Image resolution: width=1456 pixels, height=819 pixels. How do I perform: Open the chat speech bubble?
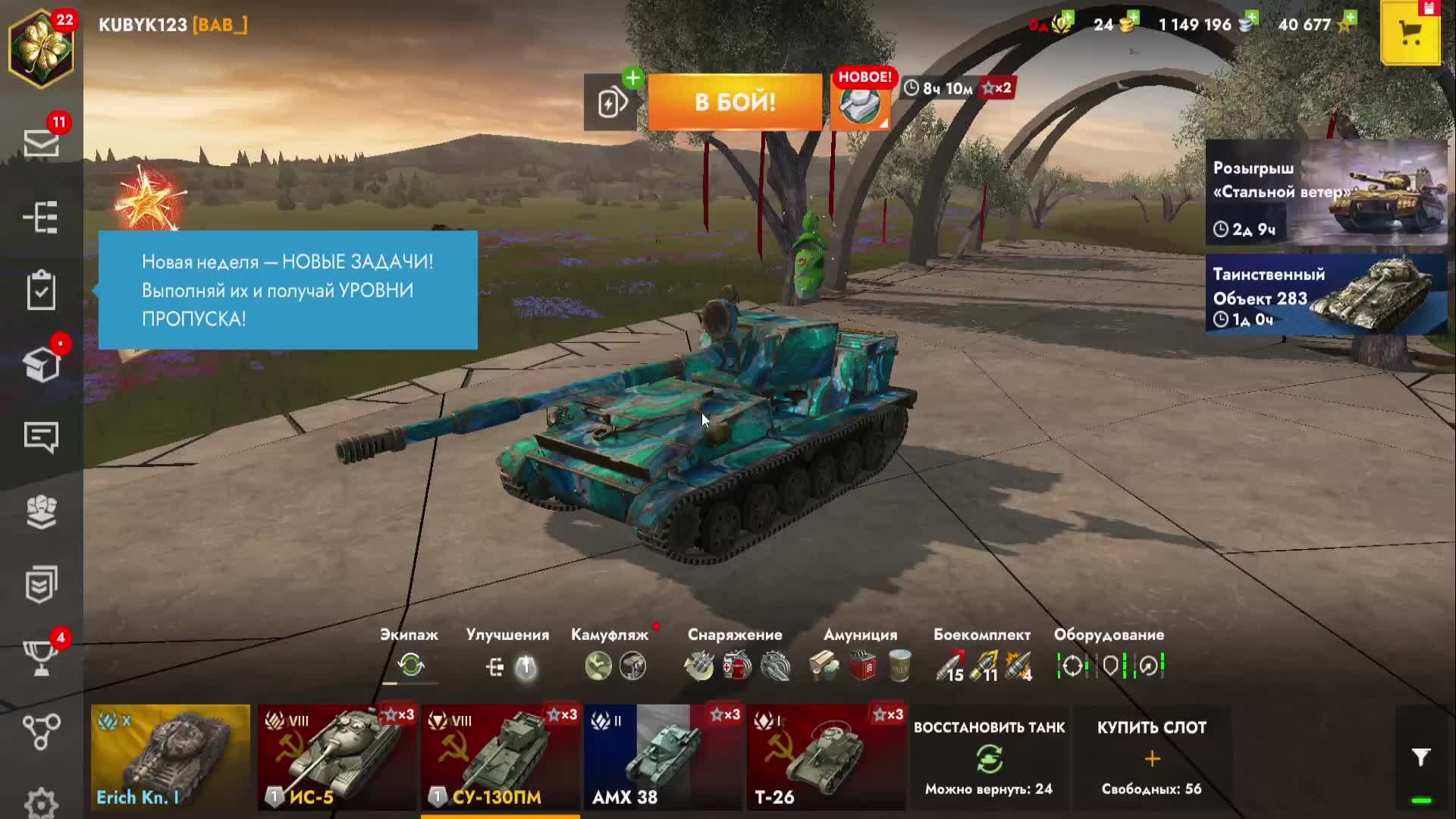point(41,437)
